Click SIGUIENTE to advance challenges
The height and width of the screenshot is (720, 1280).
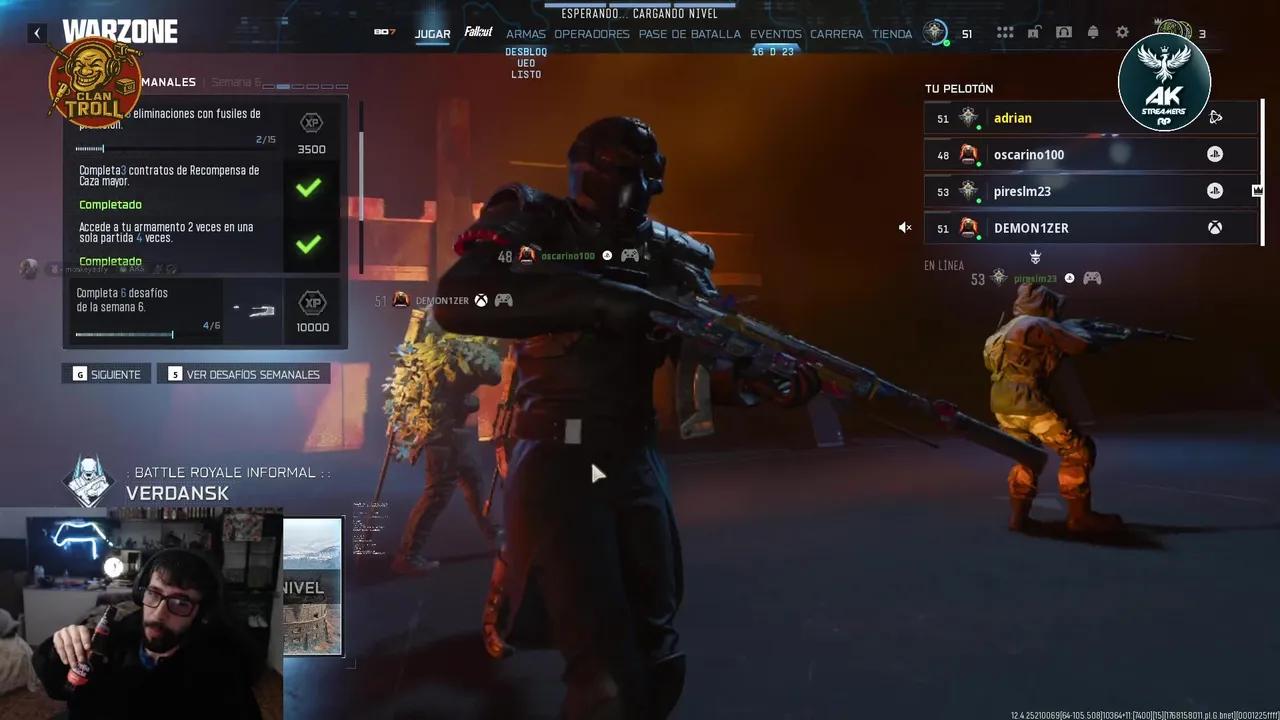tap(105, 373)
